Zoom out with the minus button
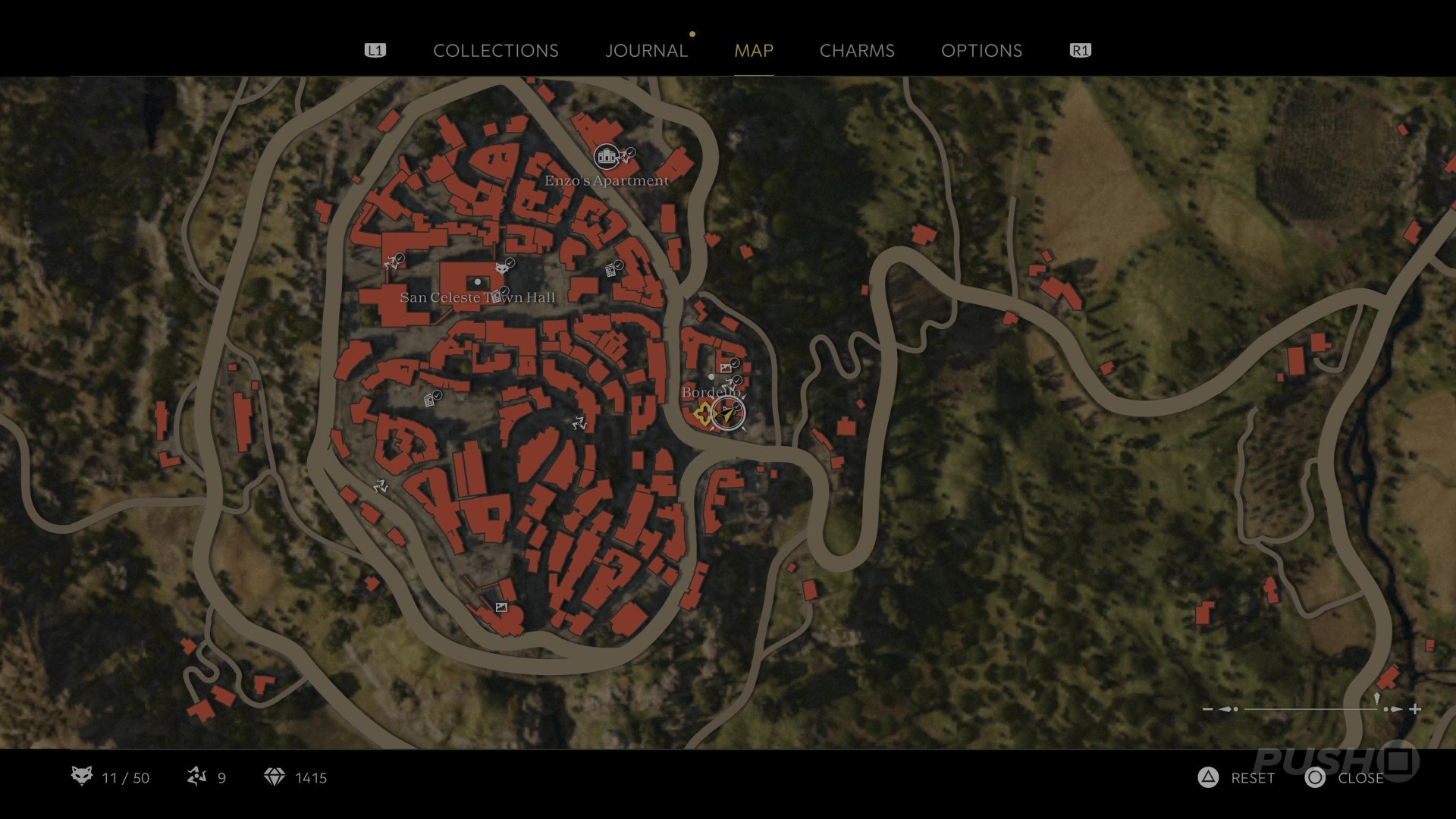This screenshot has width=1456, height=819. click(1208, 709)
